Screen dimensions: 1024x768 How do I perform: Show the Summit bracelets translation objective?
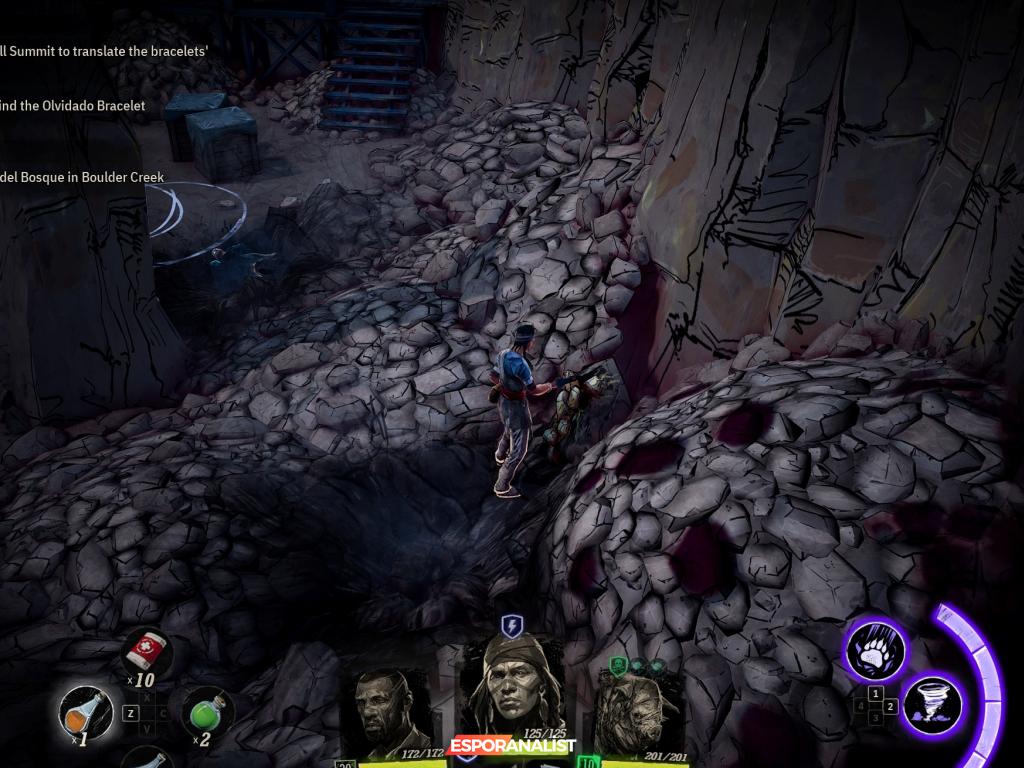click(104, 51)
